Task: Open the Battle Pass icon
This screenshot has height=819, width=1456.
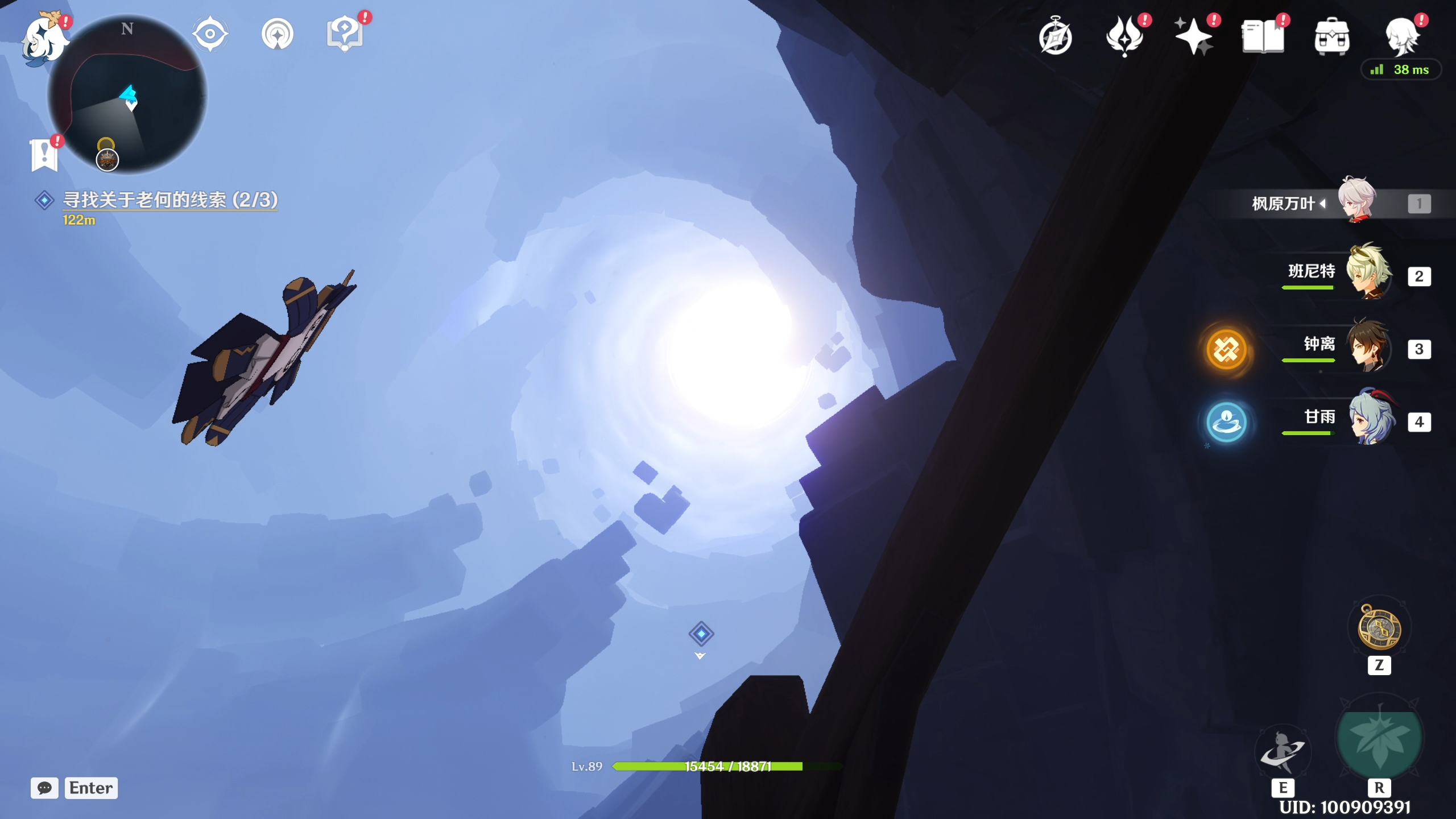Action: [1124, 36]
